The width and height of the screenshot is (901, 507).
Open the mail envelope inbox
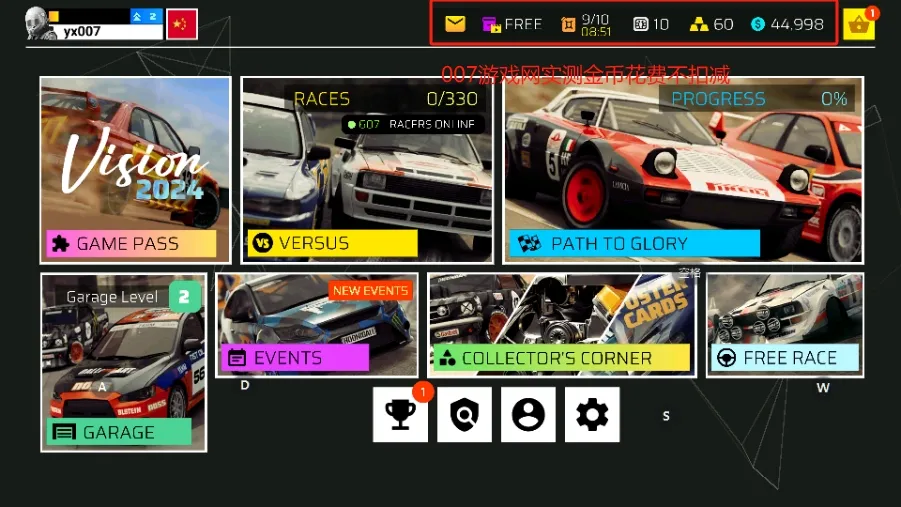click(455, 24)
